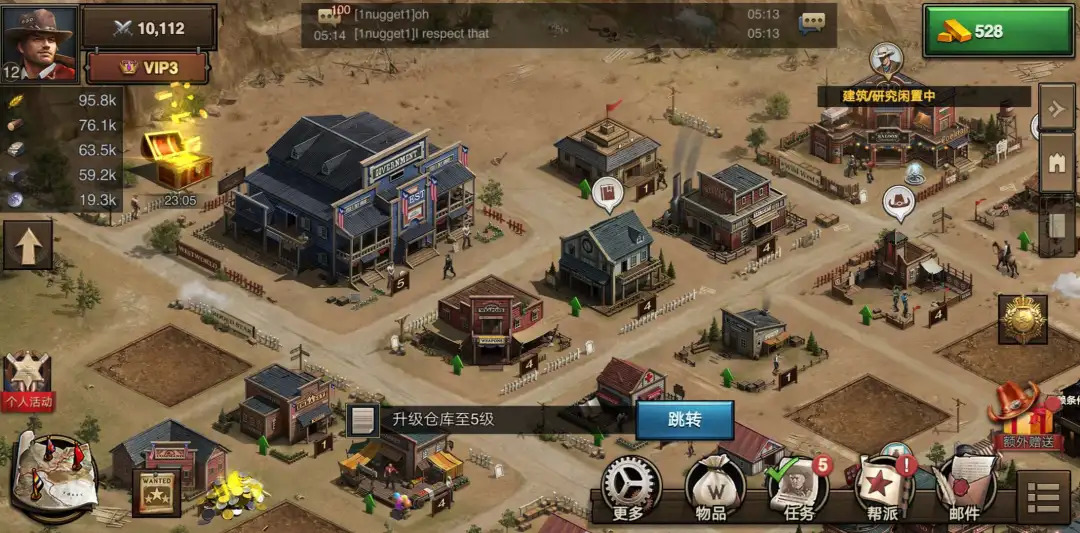Open the player avatar profile
This screenshot has width=1080, height=533.
pos(40,42)
